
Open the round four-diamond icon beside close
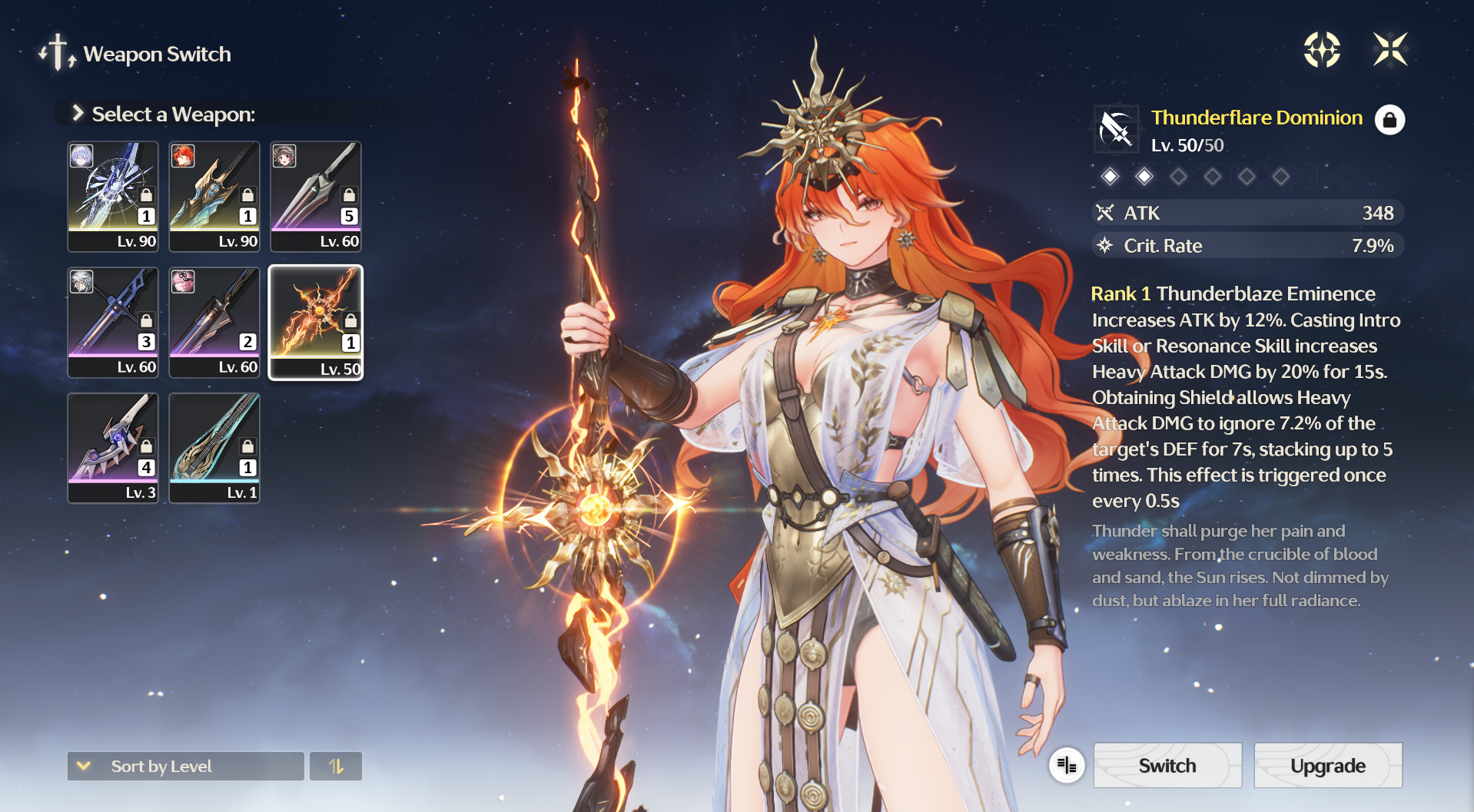pos(1322,50)
